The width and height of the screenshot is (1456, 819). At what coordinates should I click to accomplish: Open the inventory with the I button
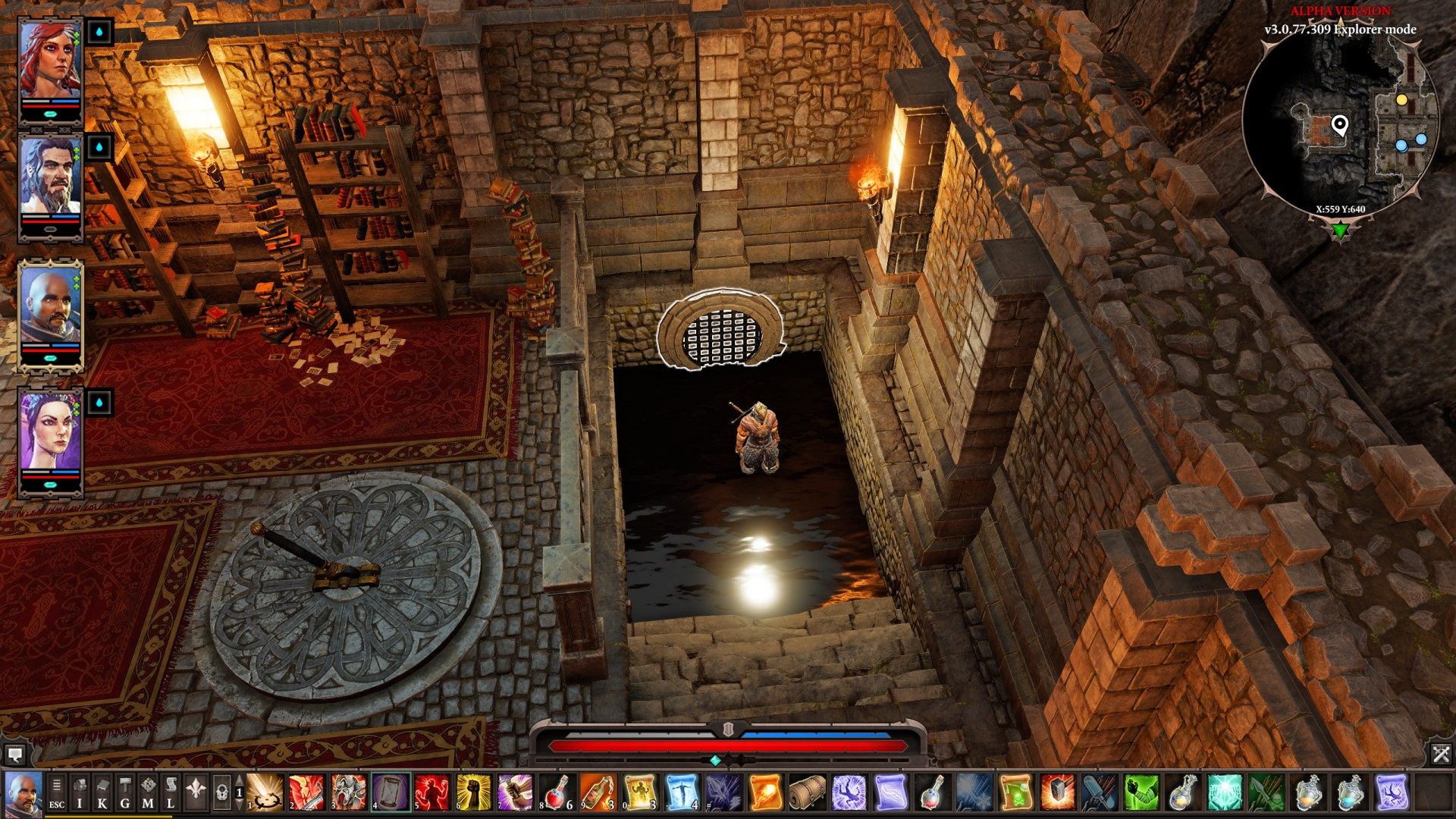pyautogui.click(x=80, y=792)
